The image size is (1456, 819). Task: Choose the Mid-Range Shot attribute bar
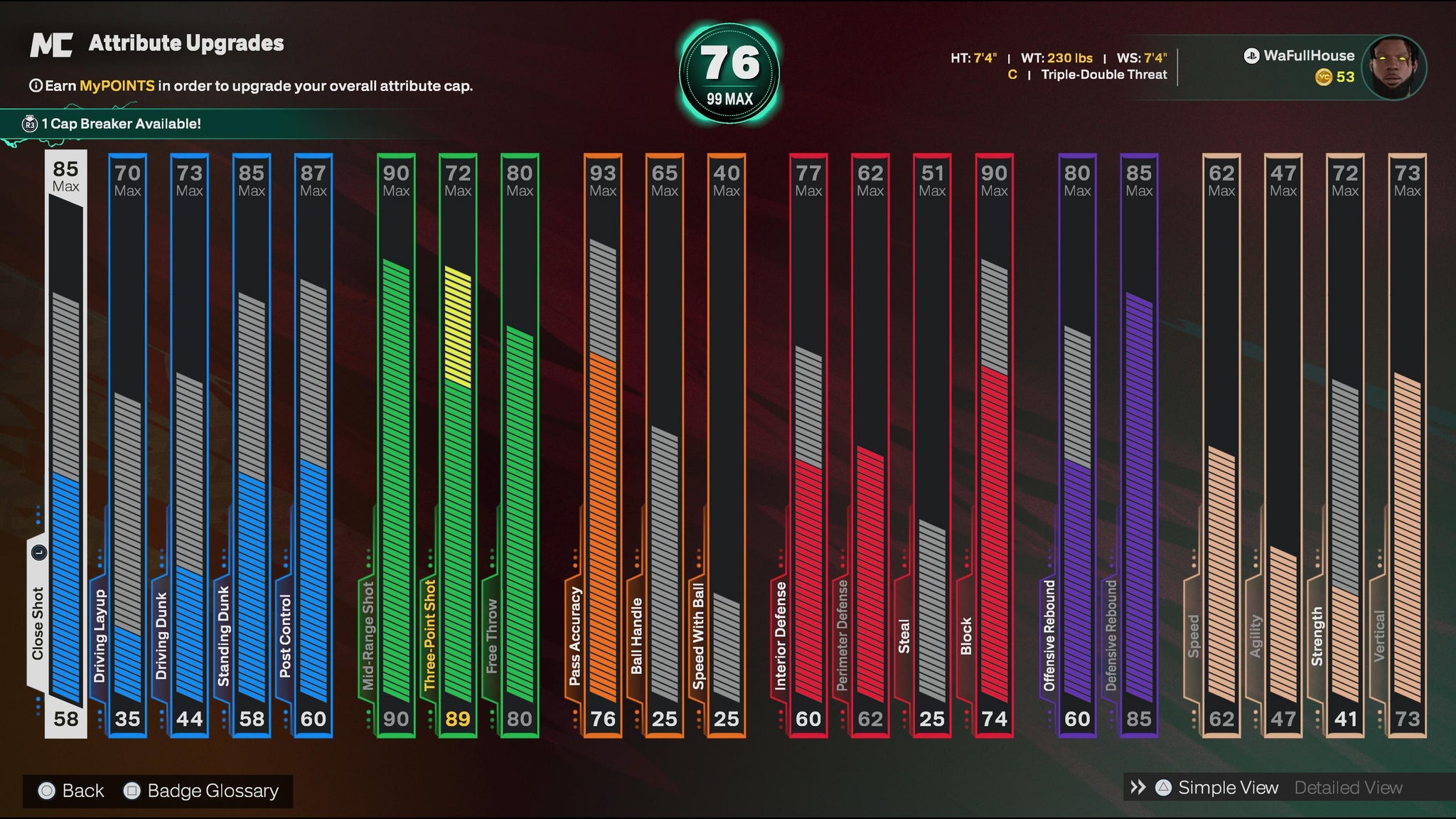coord(396,444)
